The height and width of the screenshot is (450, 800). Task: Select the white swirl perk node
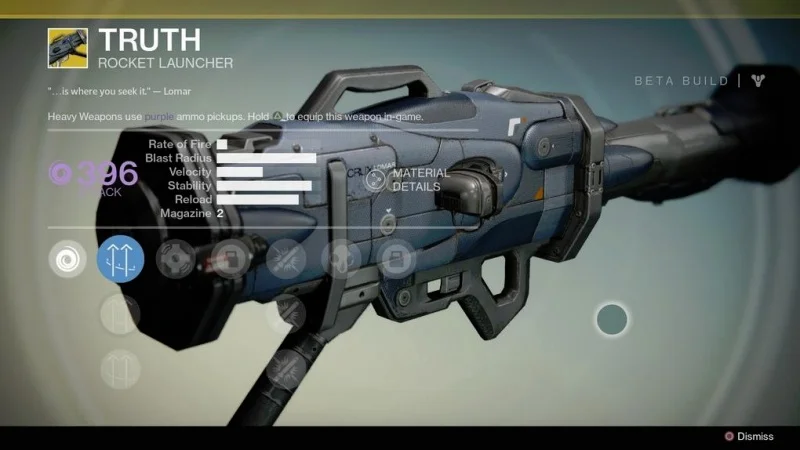click(x=67, y=259)
